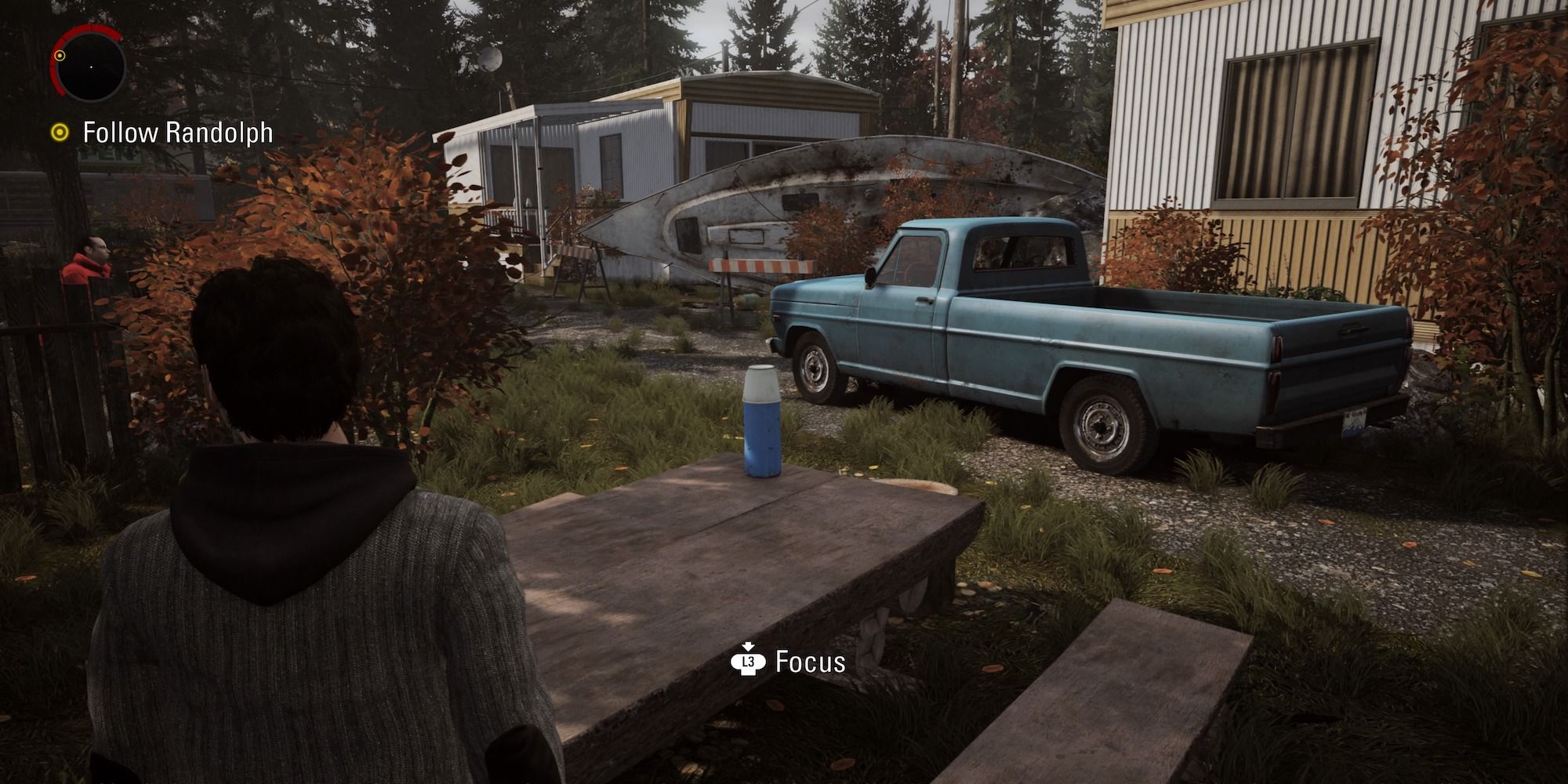This screenshot has width=1568, height=784.
Task: Click the yellow waypoint dot on the compass
Action: (x=60, y=56)
